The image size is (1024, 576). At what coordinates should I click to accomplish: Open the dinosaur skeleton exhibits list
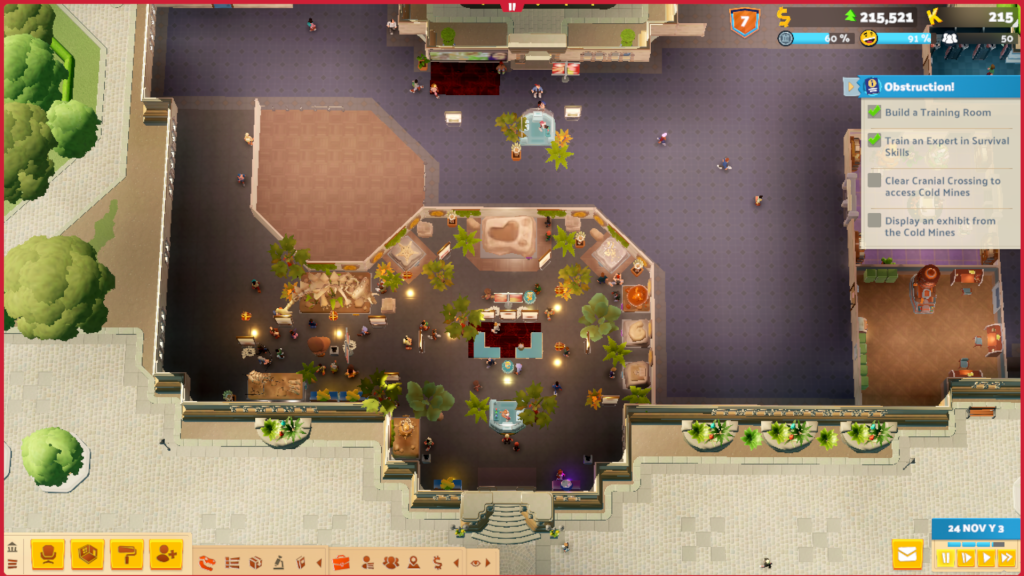(x=208, y=562)
